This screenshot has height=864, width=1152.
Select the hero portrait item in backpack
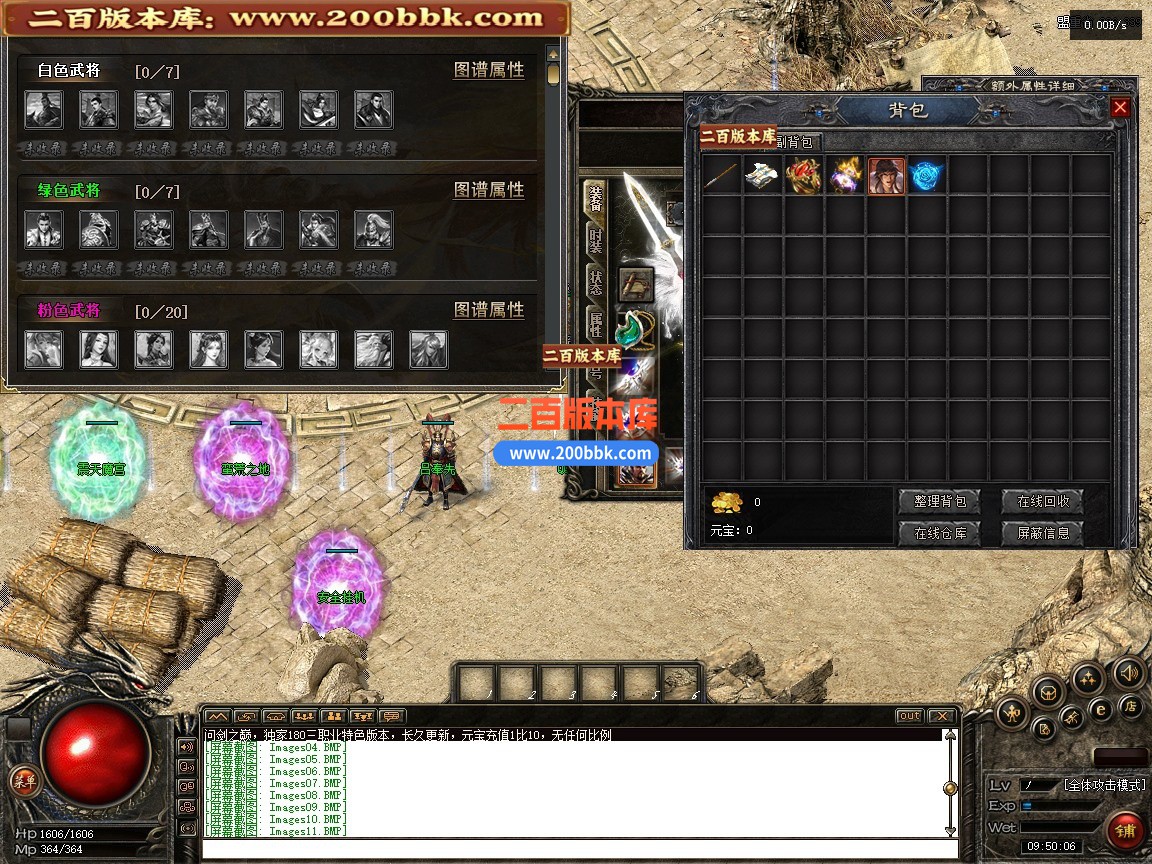(886, 176)
